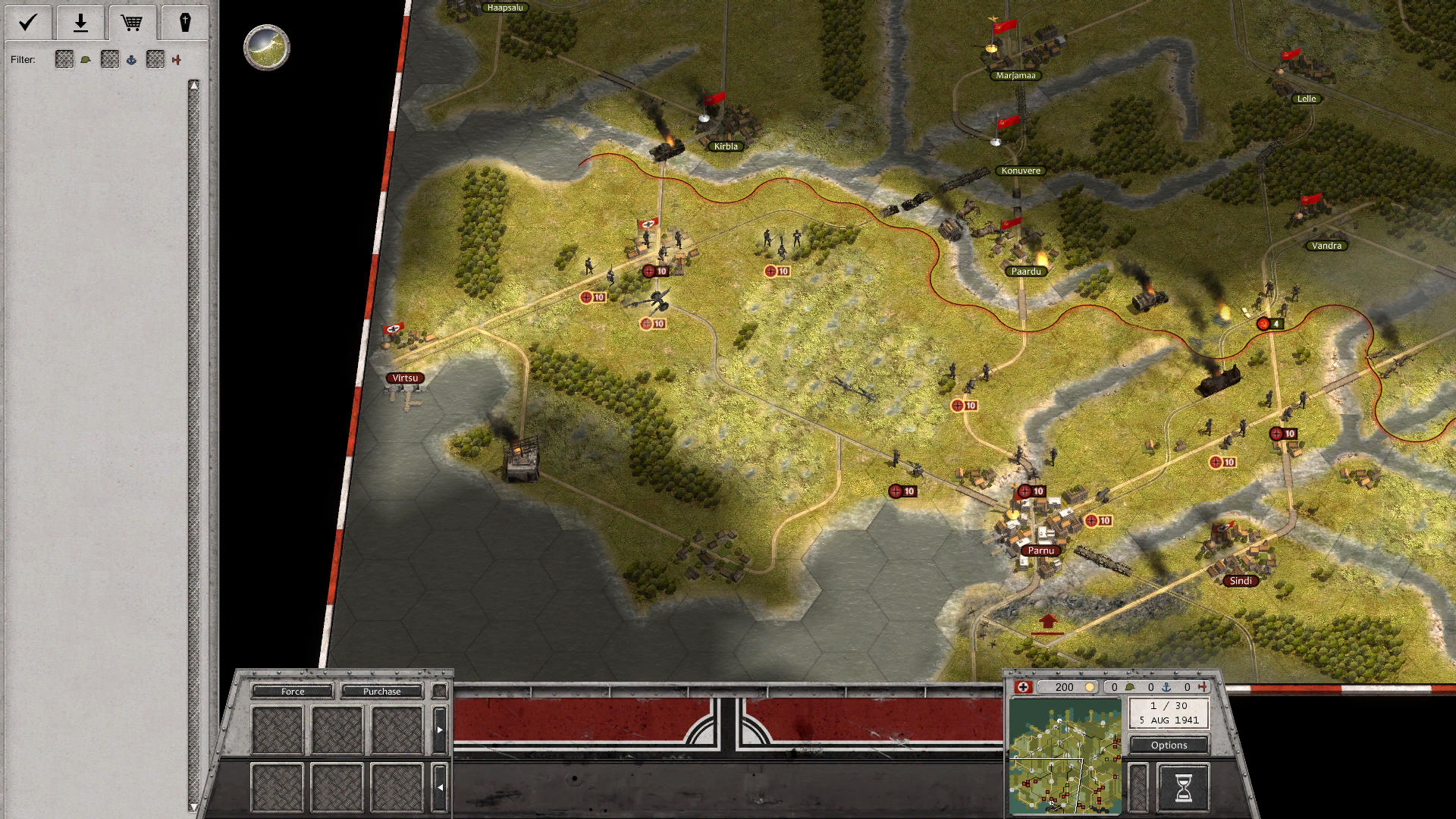Click the Force button
The width and height of the screenshot is (1456, 819).
[292, 691]
